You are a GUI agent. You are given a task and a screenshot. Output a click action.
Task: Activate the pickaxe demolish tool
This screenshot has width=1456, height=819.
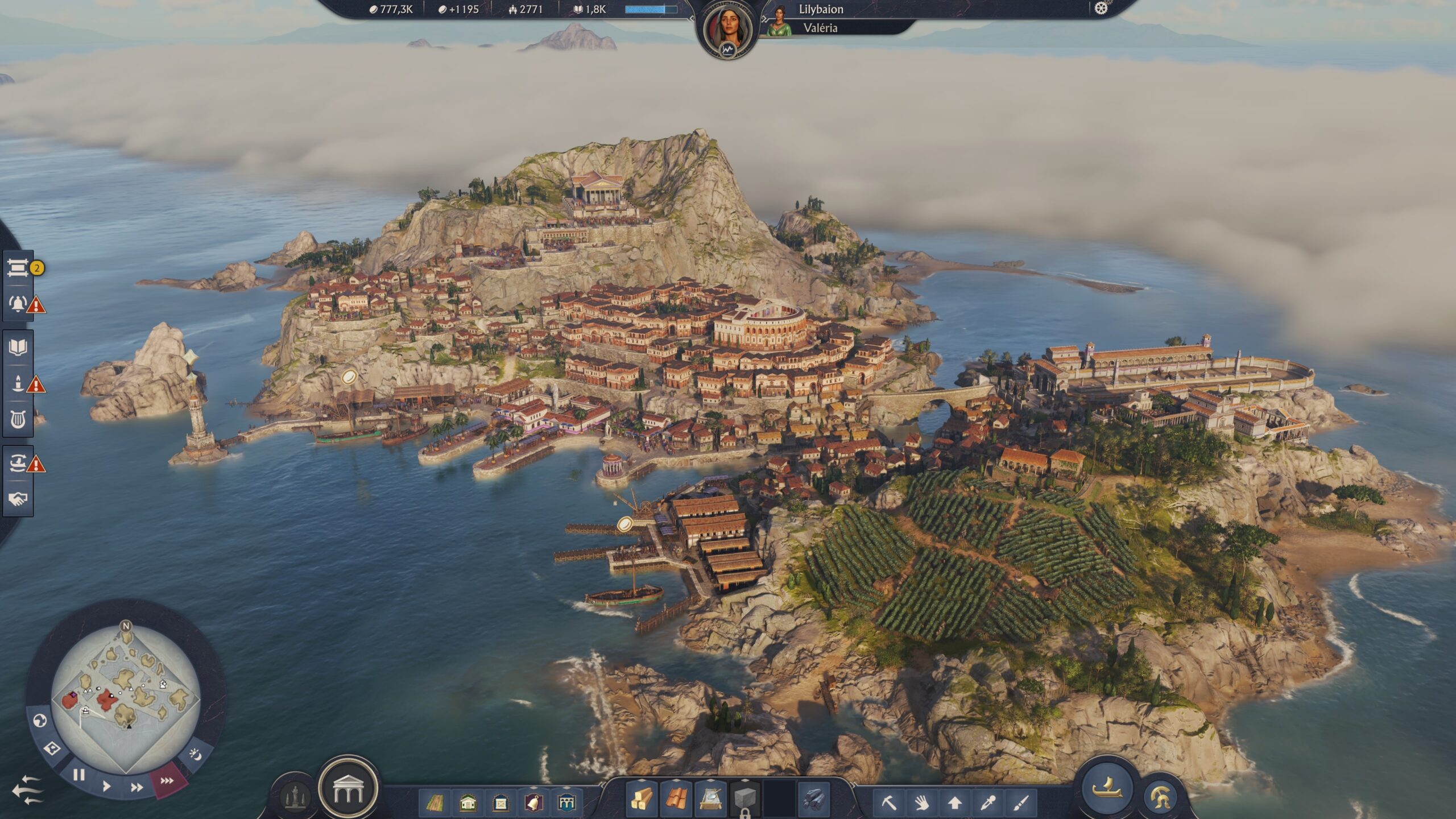[889, 803]
